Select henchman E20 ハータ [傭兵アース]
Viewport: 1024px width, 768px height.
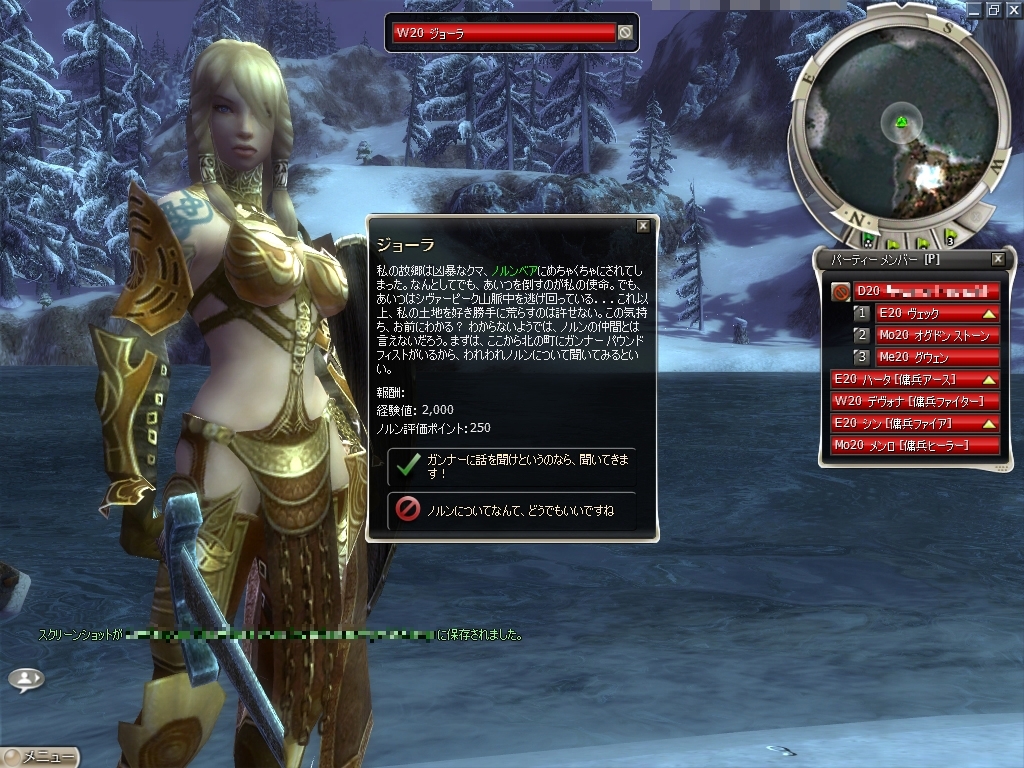(x=915, y=379)
